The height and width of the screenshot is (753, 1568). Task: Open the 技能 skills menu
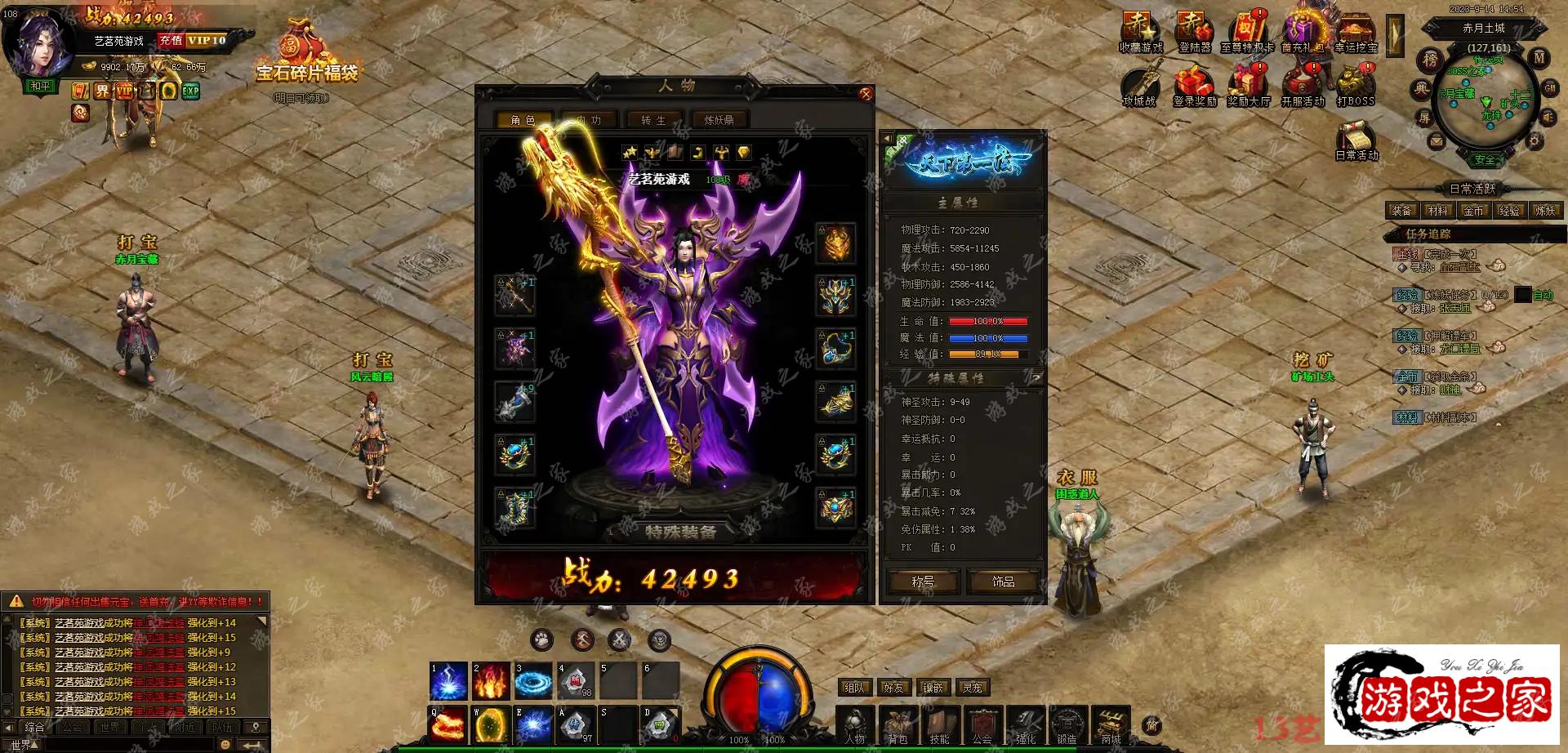click(x=940, y=725)
